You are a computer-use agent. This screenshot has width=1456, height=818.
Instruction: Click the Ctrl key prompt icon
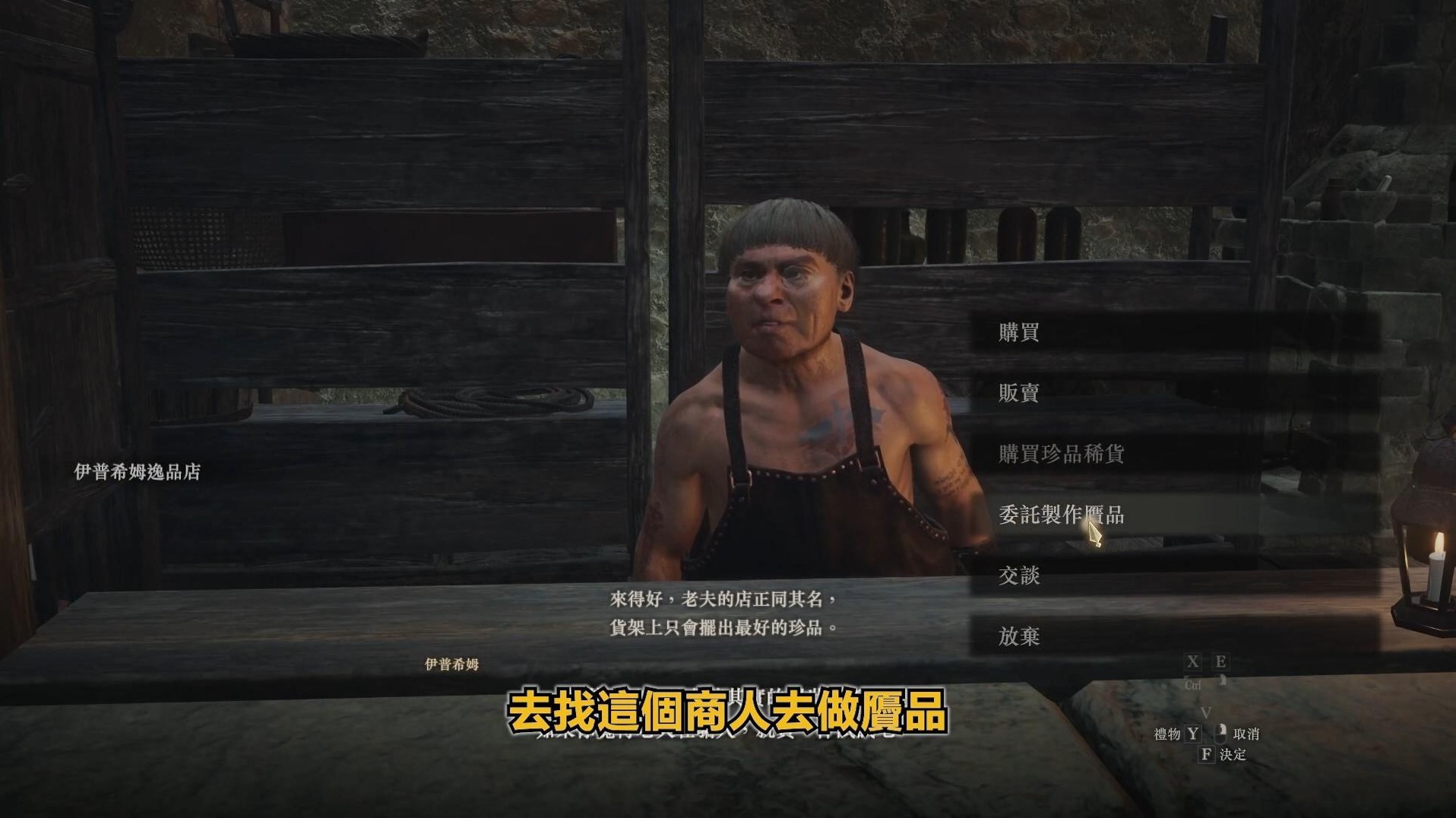1193,685
